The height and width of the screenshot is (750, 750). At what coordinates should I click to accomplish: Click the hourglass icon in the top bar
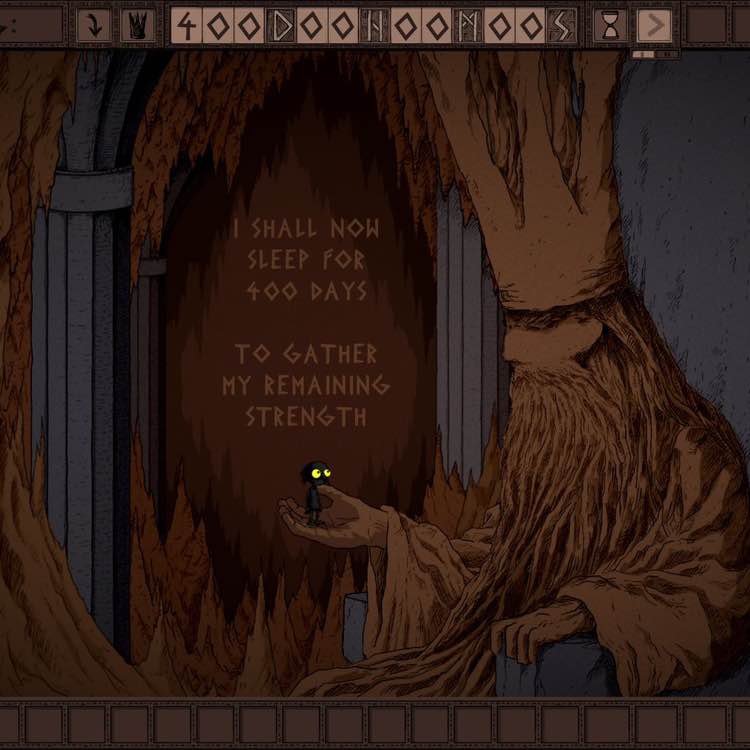611,25
